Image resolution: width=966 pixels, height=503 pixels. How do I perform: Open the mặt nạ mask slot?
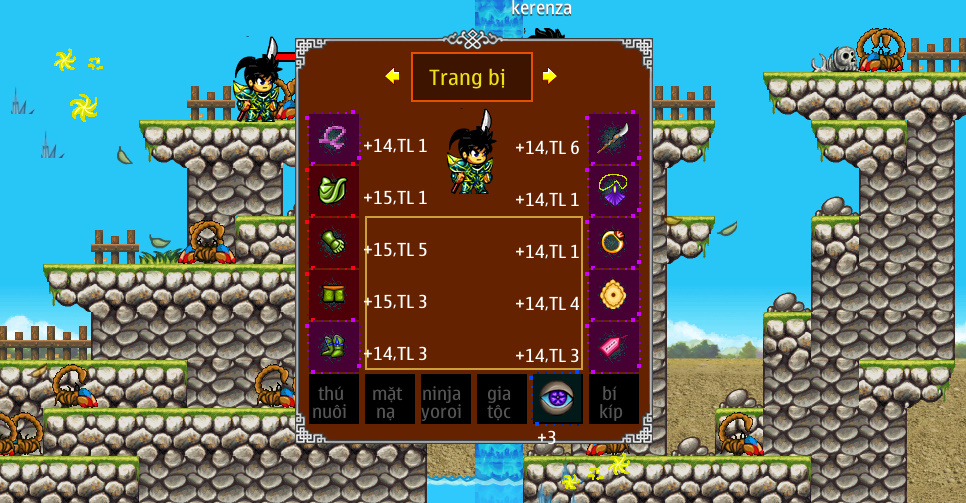[x=389, y=400]
